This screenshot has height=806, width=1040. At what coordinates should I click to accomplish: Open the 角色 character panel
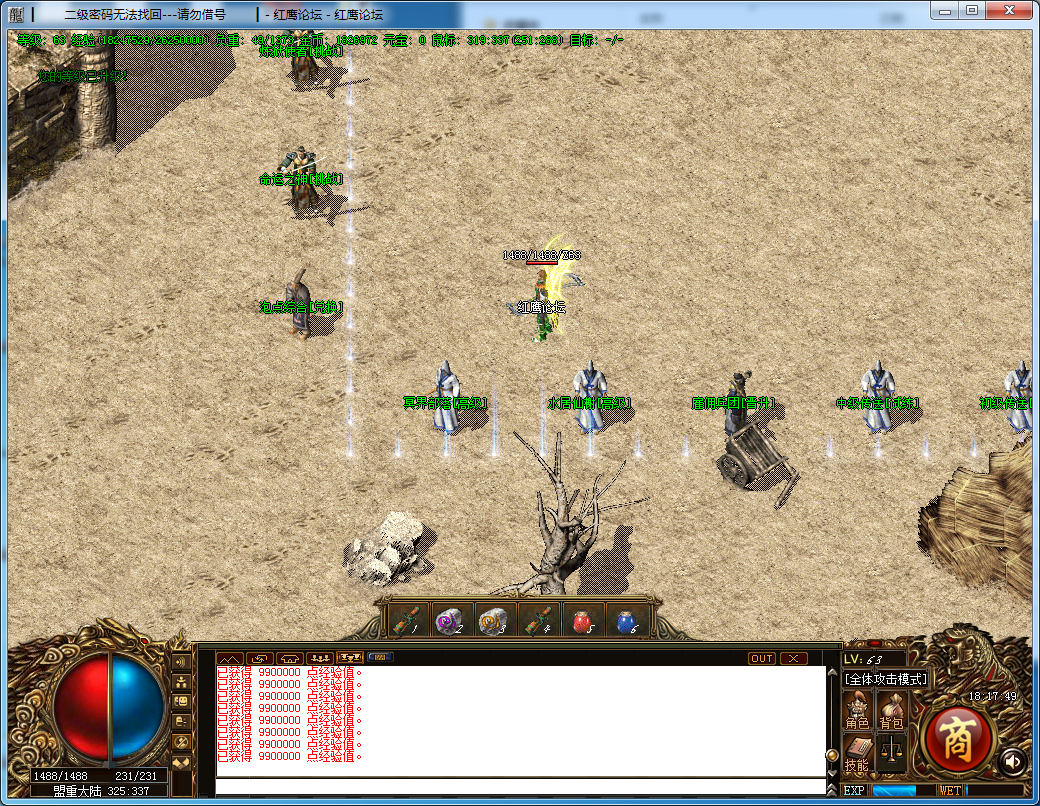857,709
